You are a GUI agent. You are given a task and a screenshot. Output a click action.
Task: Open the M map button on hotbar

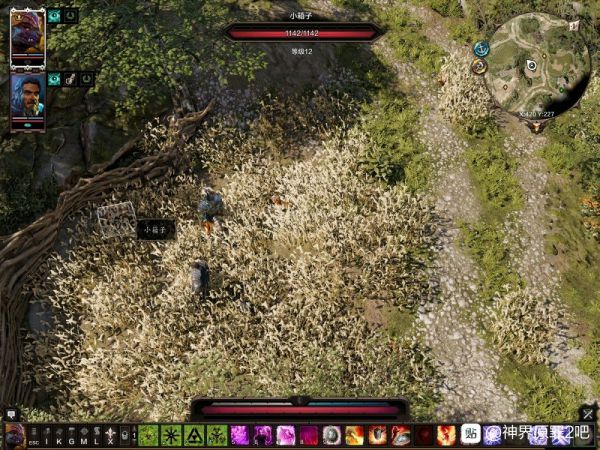tap(84, 436)
